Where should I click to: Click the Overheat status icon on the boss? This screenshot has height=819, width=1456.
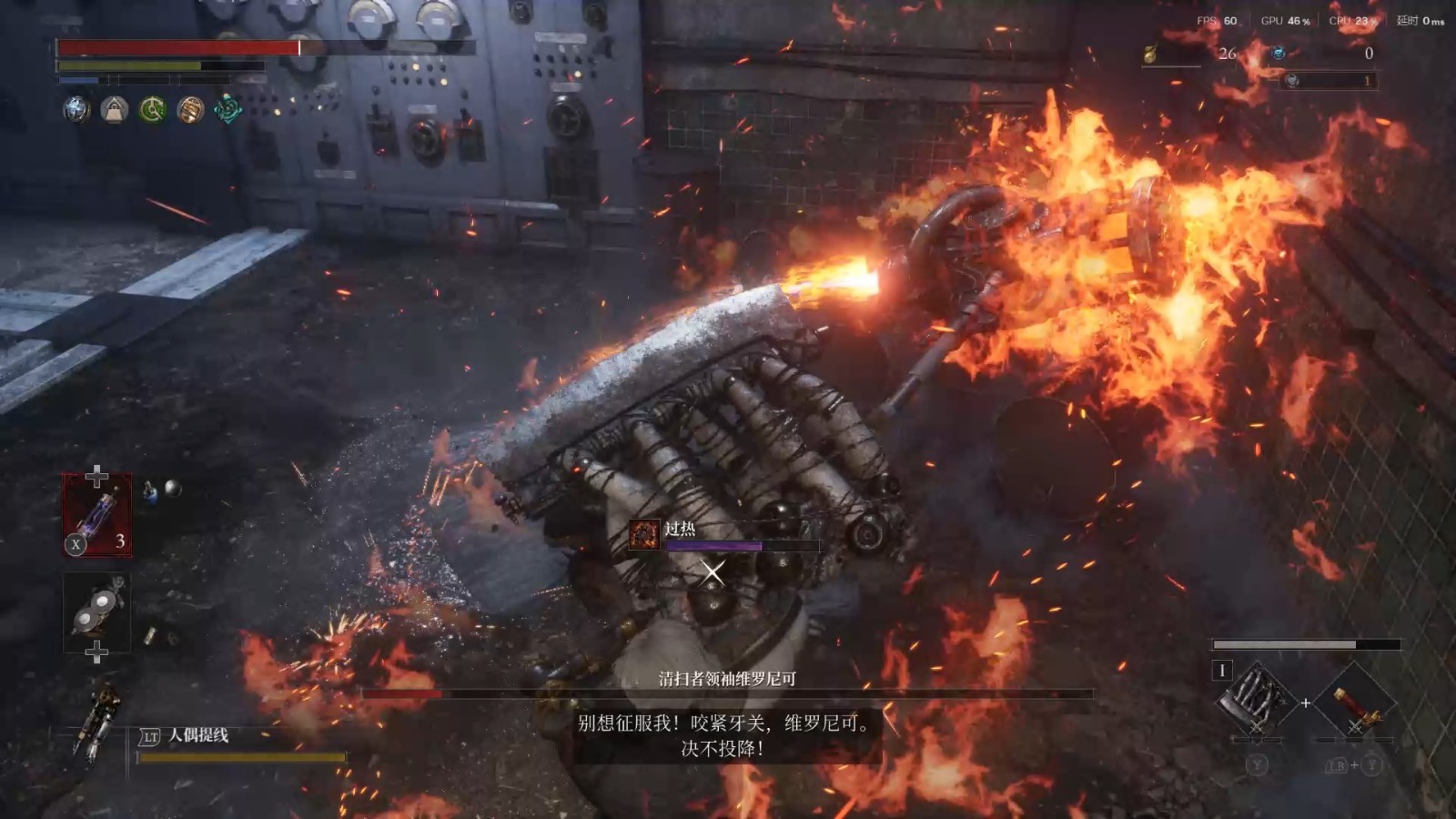click(x=644, y=534)
